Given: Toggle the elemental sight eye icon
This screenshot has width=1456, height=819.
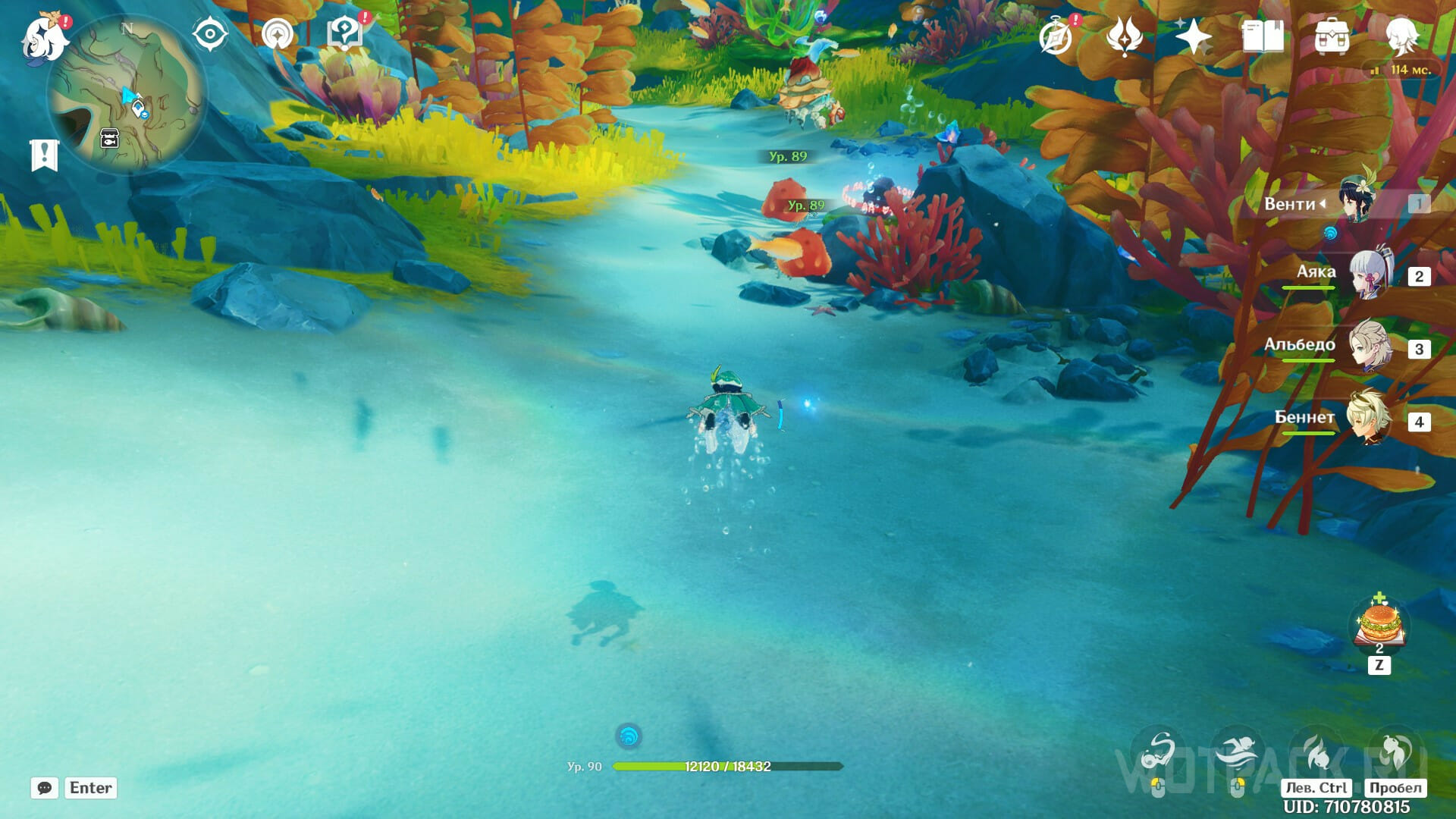Looking at the screenshot, I should point(210,35).
